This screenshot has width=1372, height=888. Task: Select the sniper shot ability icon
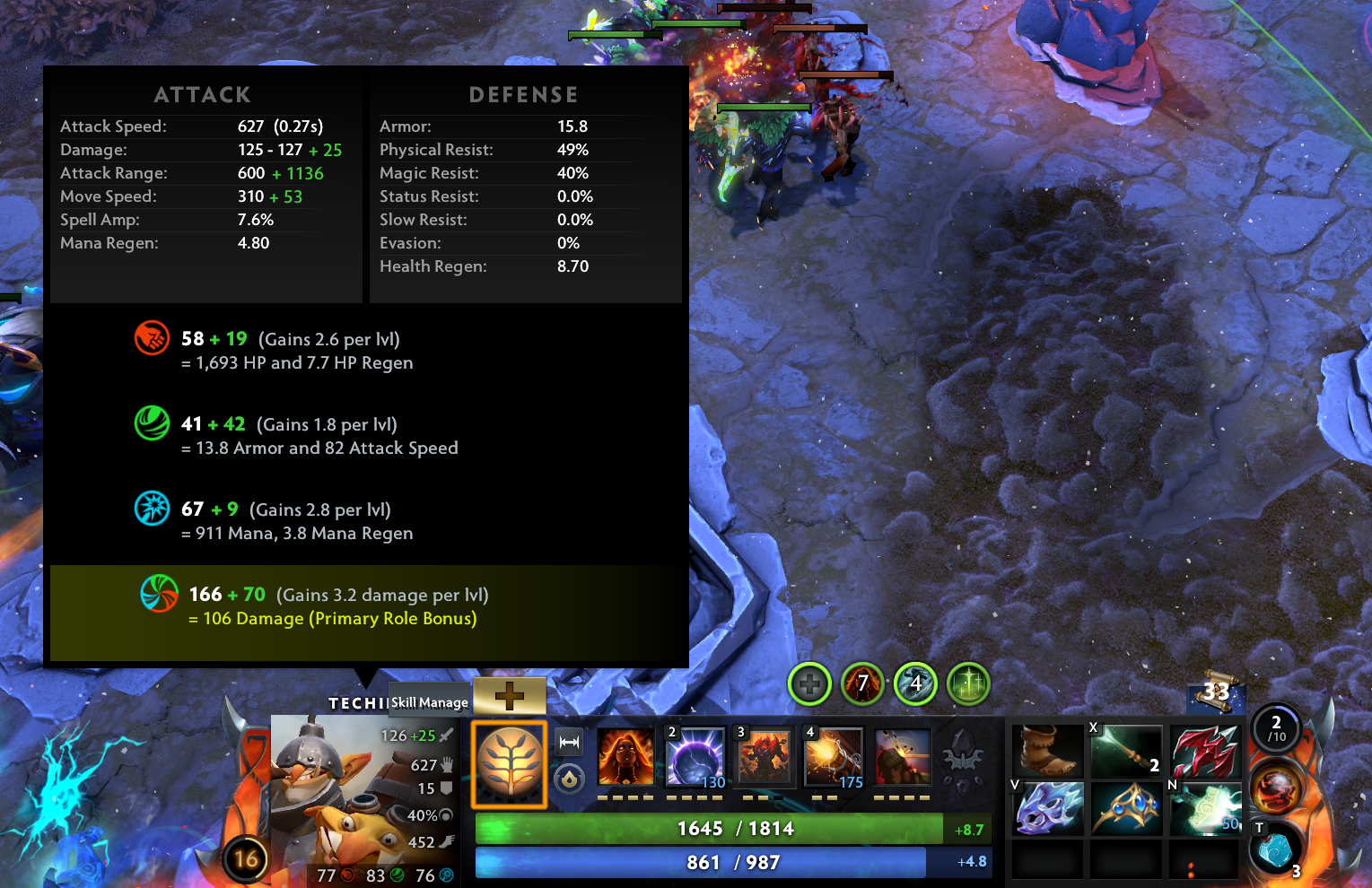(x=903, y=758)
